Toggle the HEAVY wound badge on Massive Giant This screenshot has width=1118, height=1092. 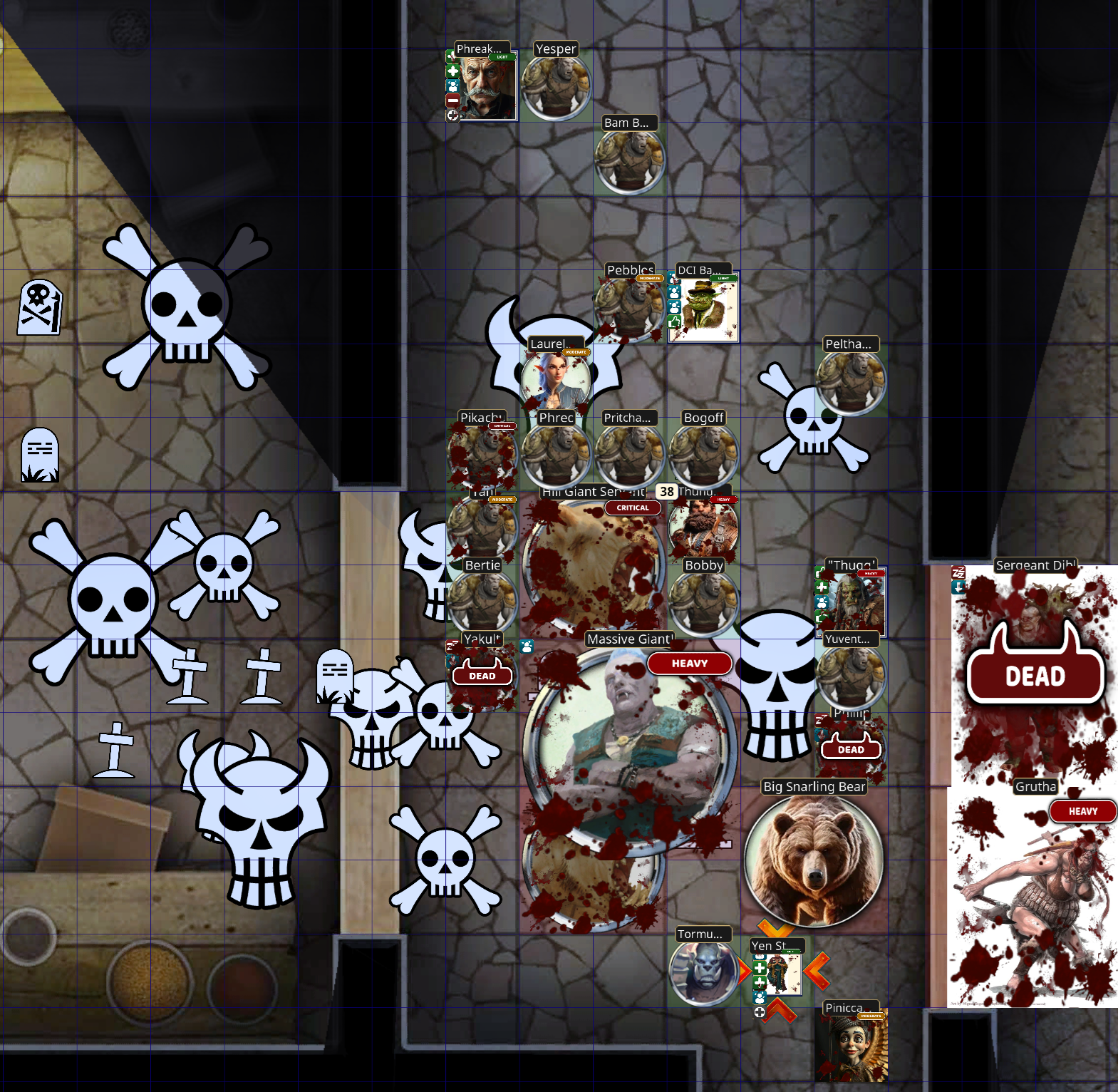click(688, 664)
